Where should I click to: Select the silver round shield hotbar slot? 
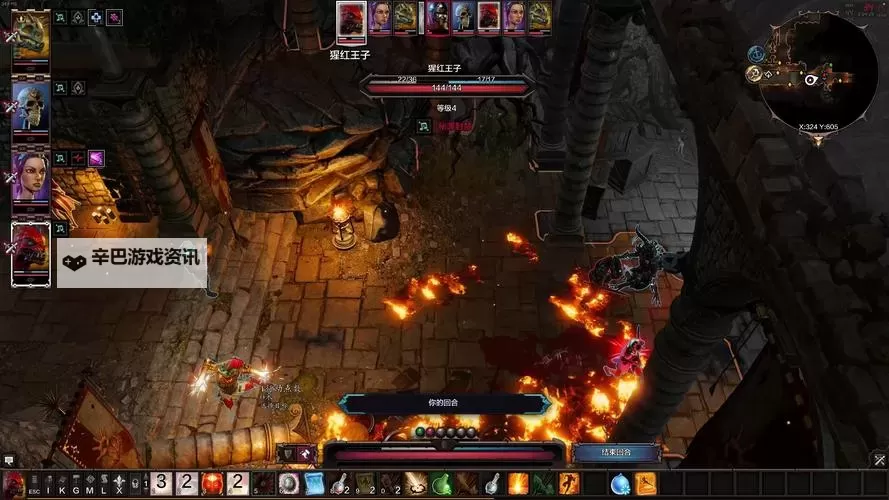(x=289, y=484)
